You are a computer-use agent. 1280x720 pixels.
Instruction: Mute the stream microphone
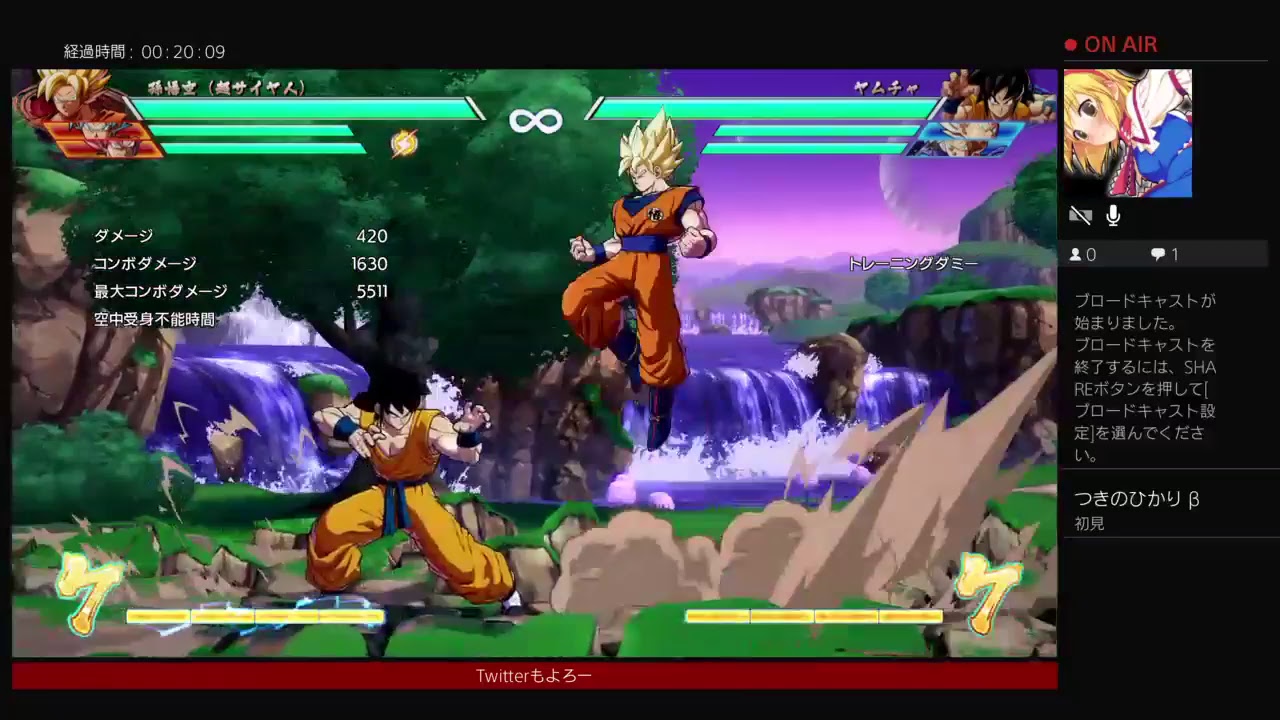tap(1112, 214)
